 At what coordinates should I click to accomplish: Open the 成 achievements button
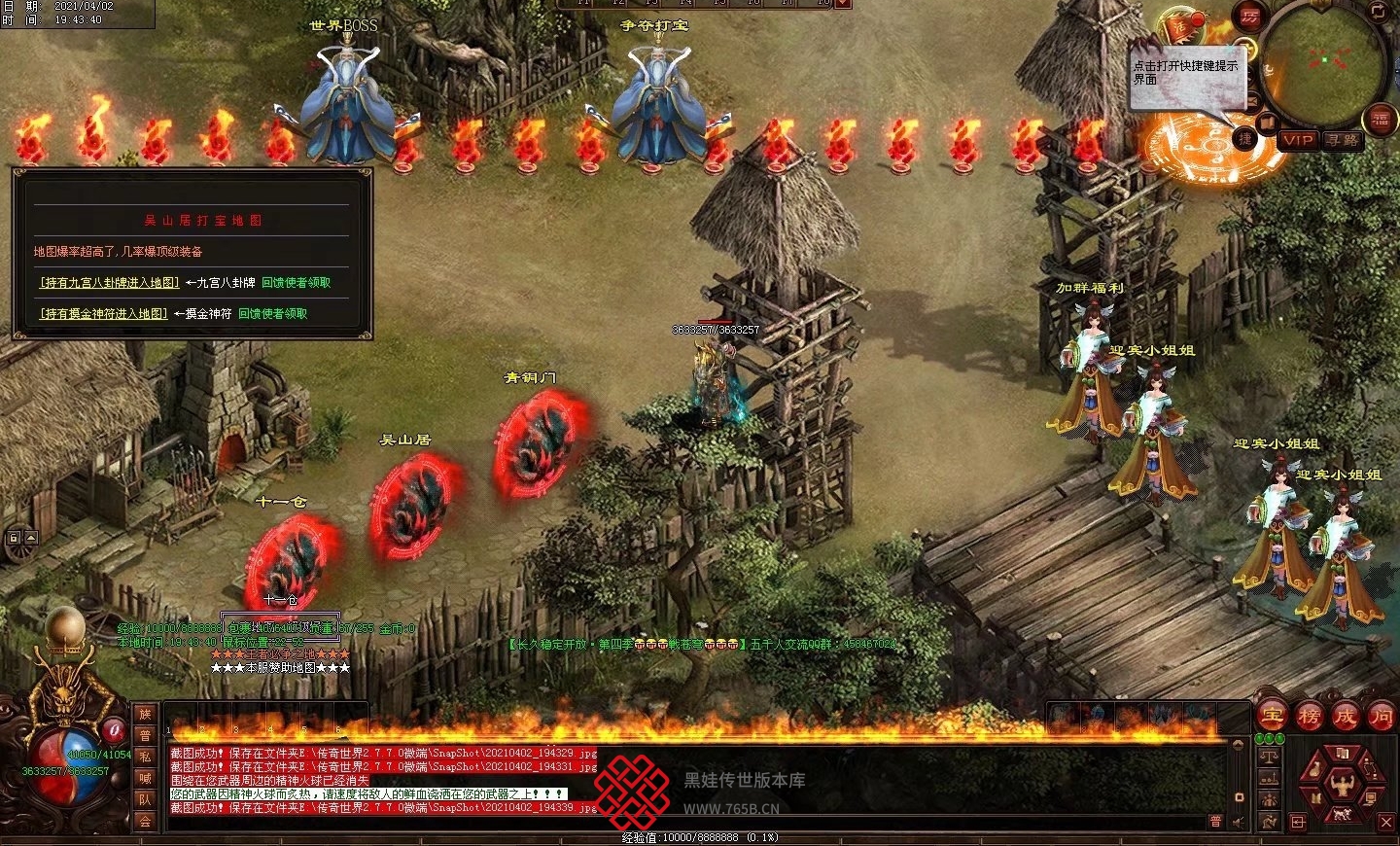1345,717
